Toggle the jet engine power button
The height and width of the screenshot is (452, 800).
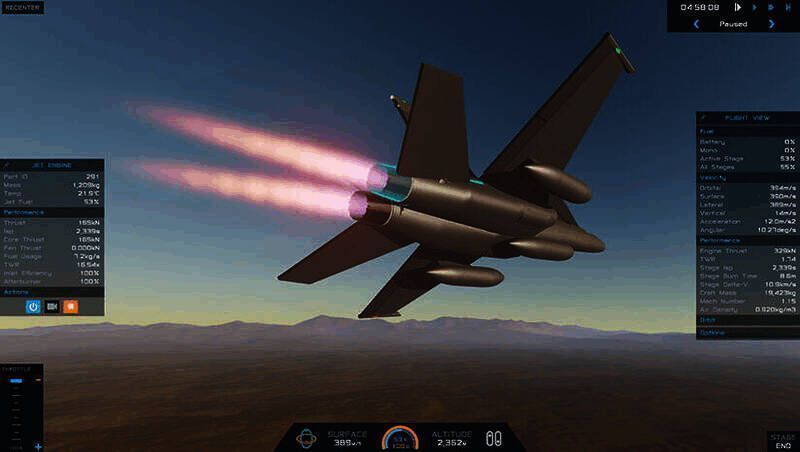pyautogui.click(x=33, y=306)
